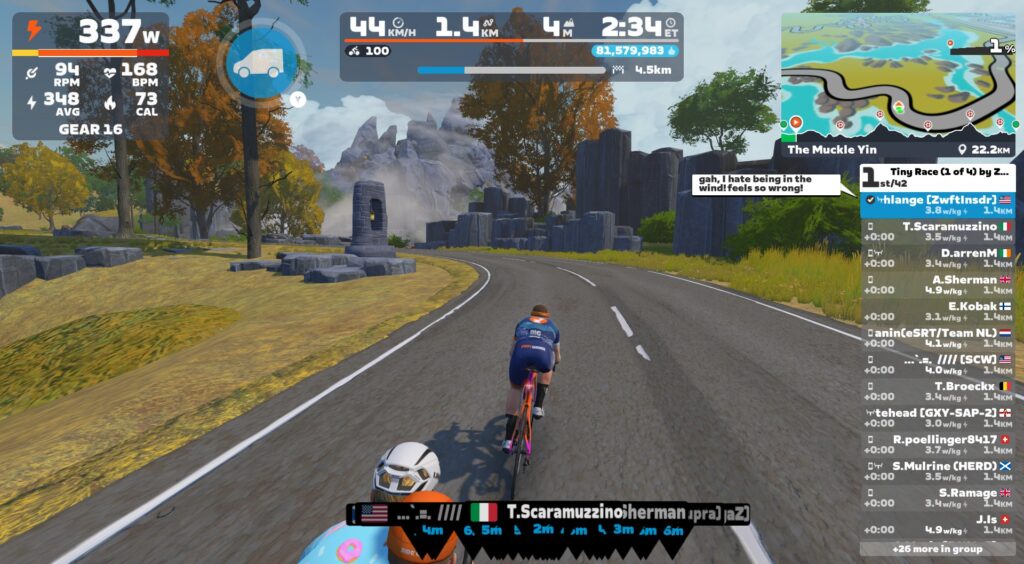Screen dimensions: 1024x564
Task: Activate the draft van power-up
Action: (x=259, y=62)
